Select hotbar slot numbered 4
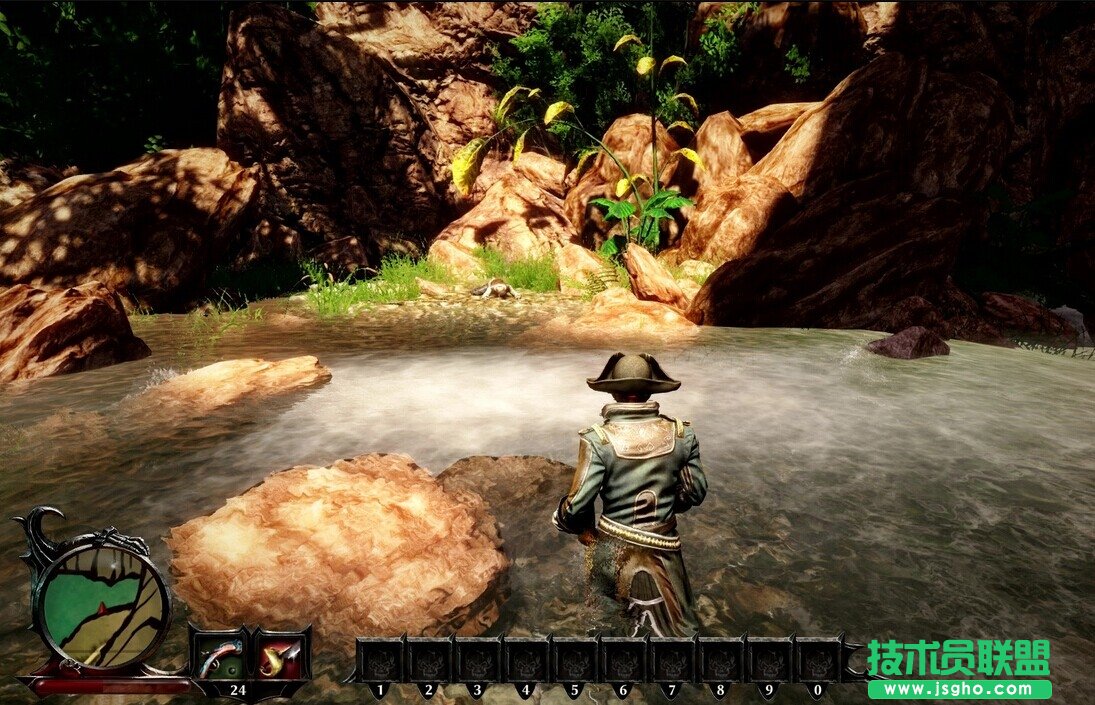 click(527, 660)
